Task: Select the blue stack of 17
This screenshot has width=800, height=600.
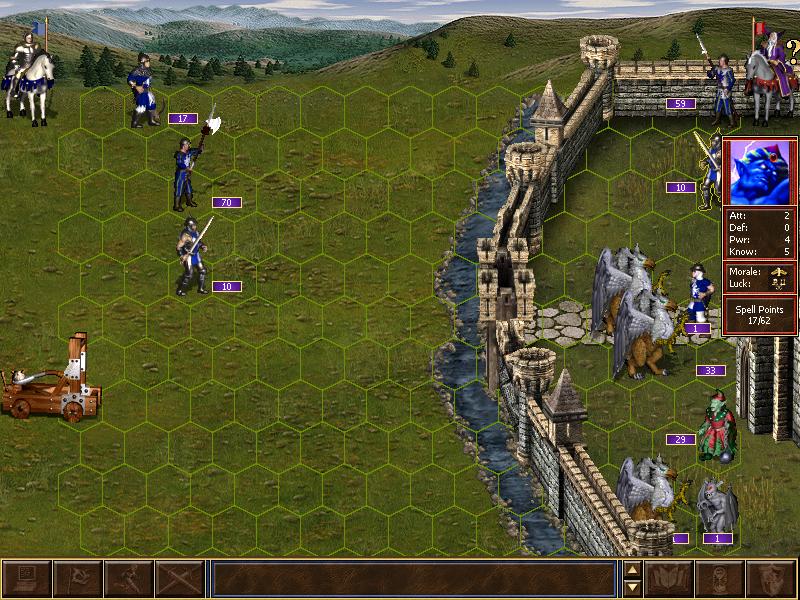Action: (142, 92)
